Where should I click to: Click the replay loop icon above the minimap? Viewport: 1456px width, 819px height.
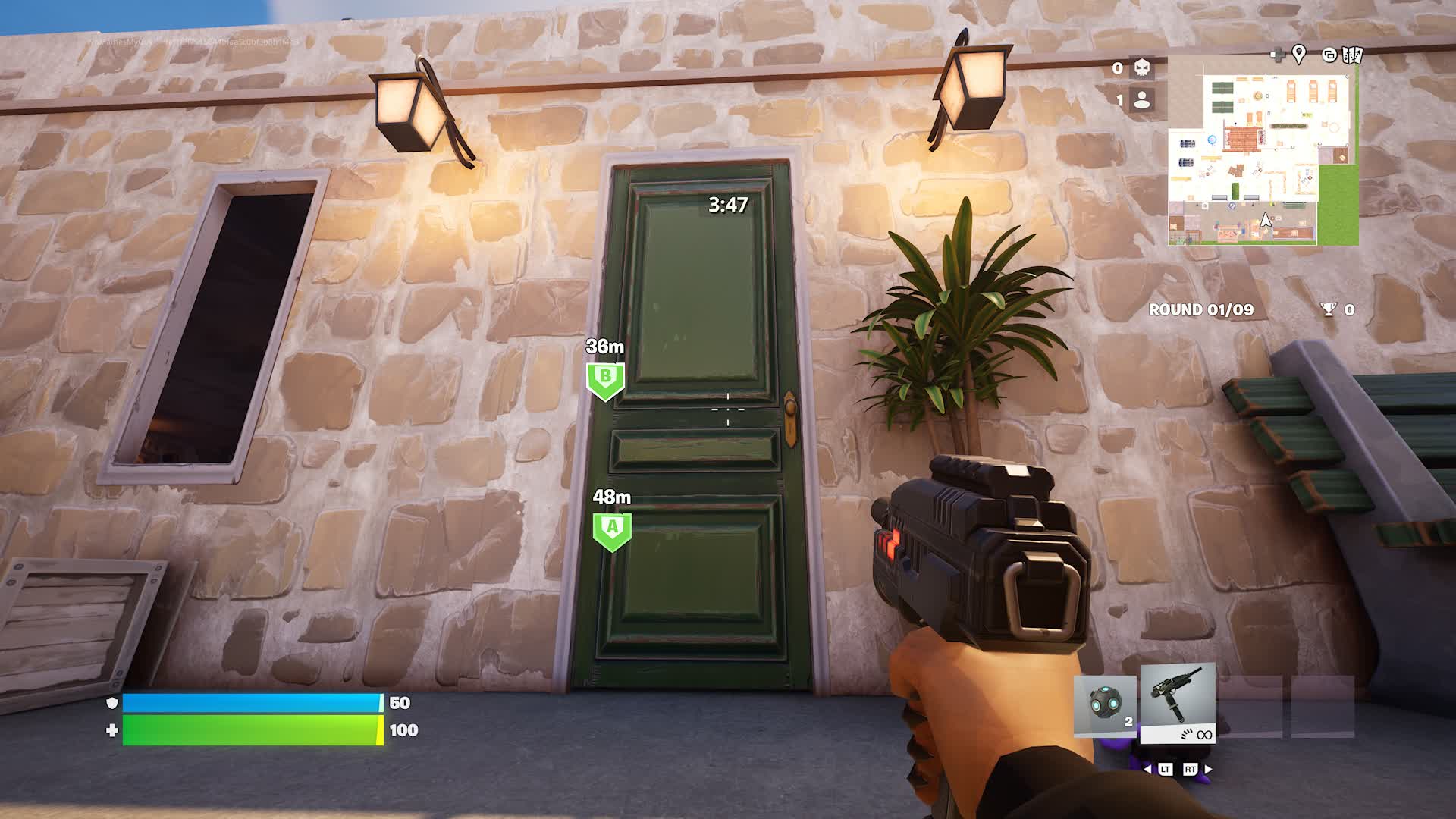pos(1329,55)
